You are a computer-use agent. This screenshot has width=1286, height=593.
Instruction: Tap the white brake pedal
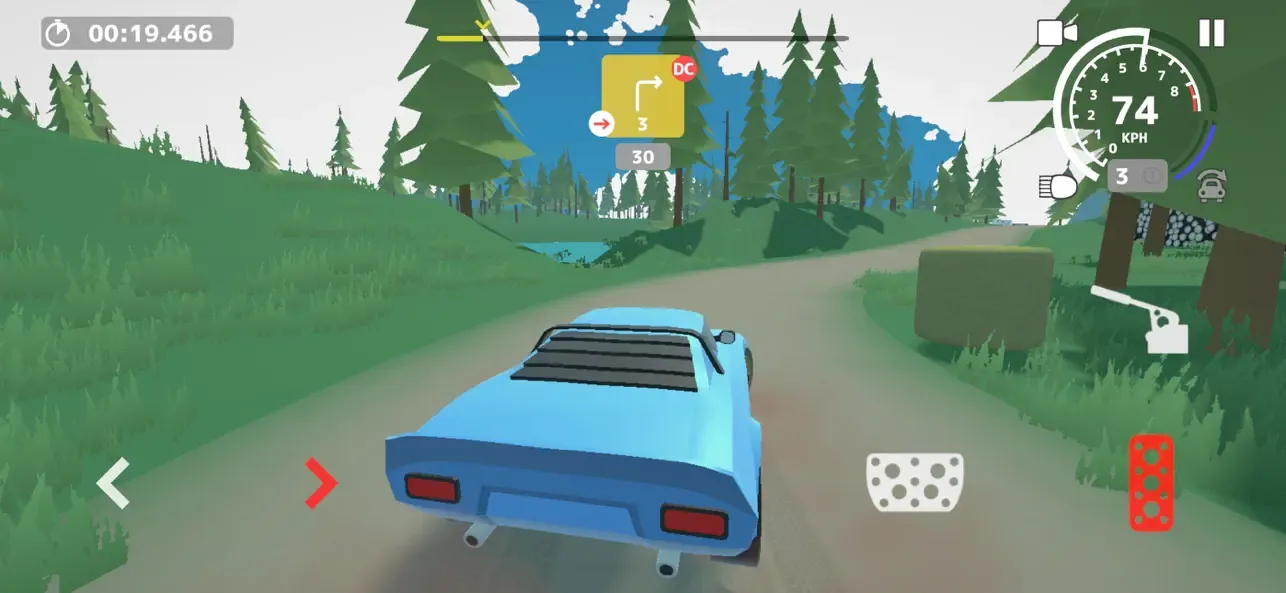point(914,482)
